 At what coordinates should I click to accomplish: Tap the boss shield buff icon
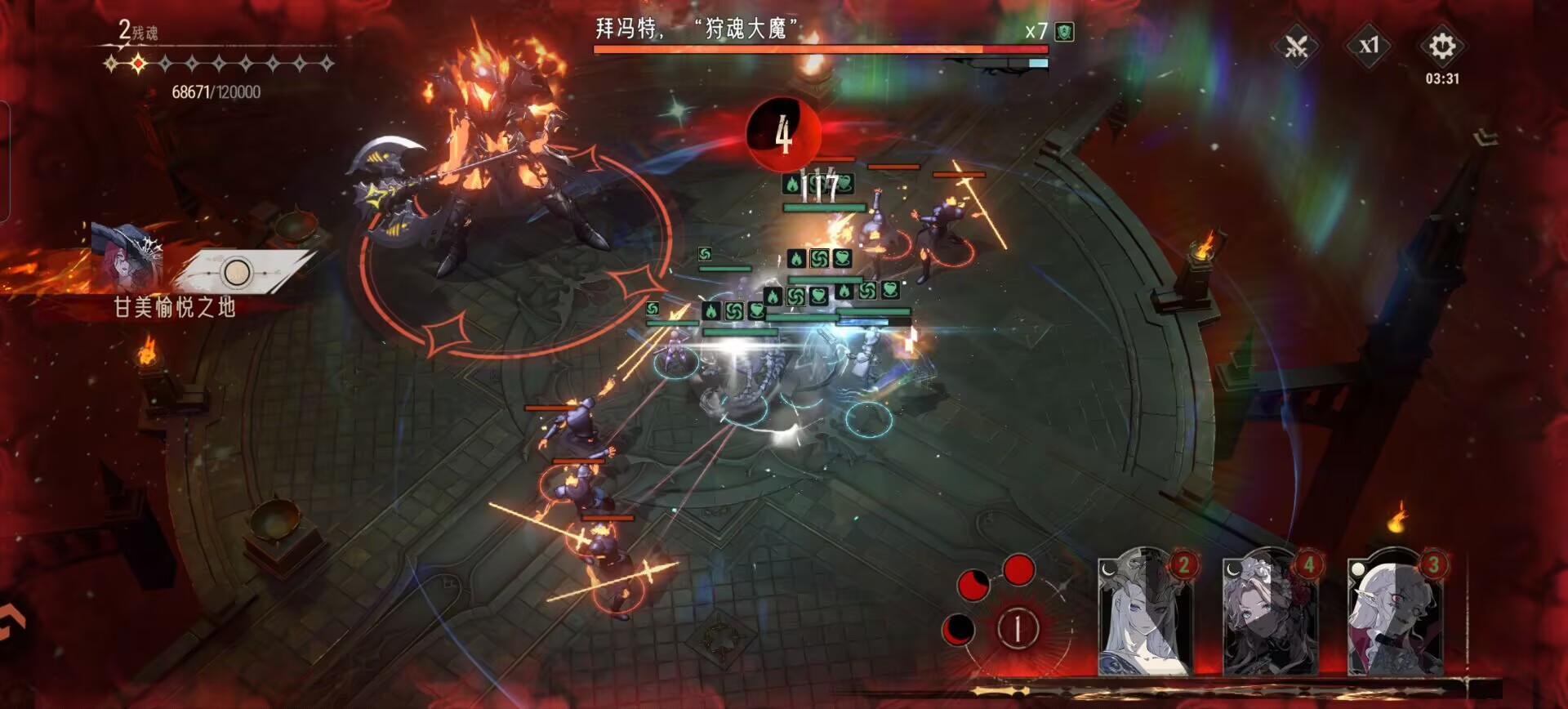coord(1064,32)
